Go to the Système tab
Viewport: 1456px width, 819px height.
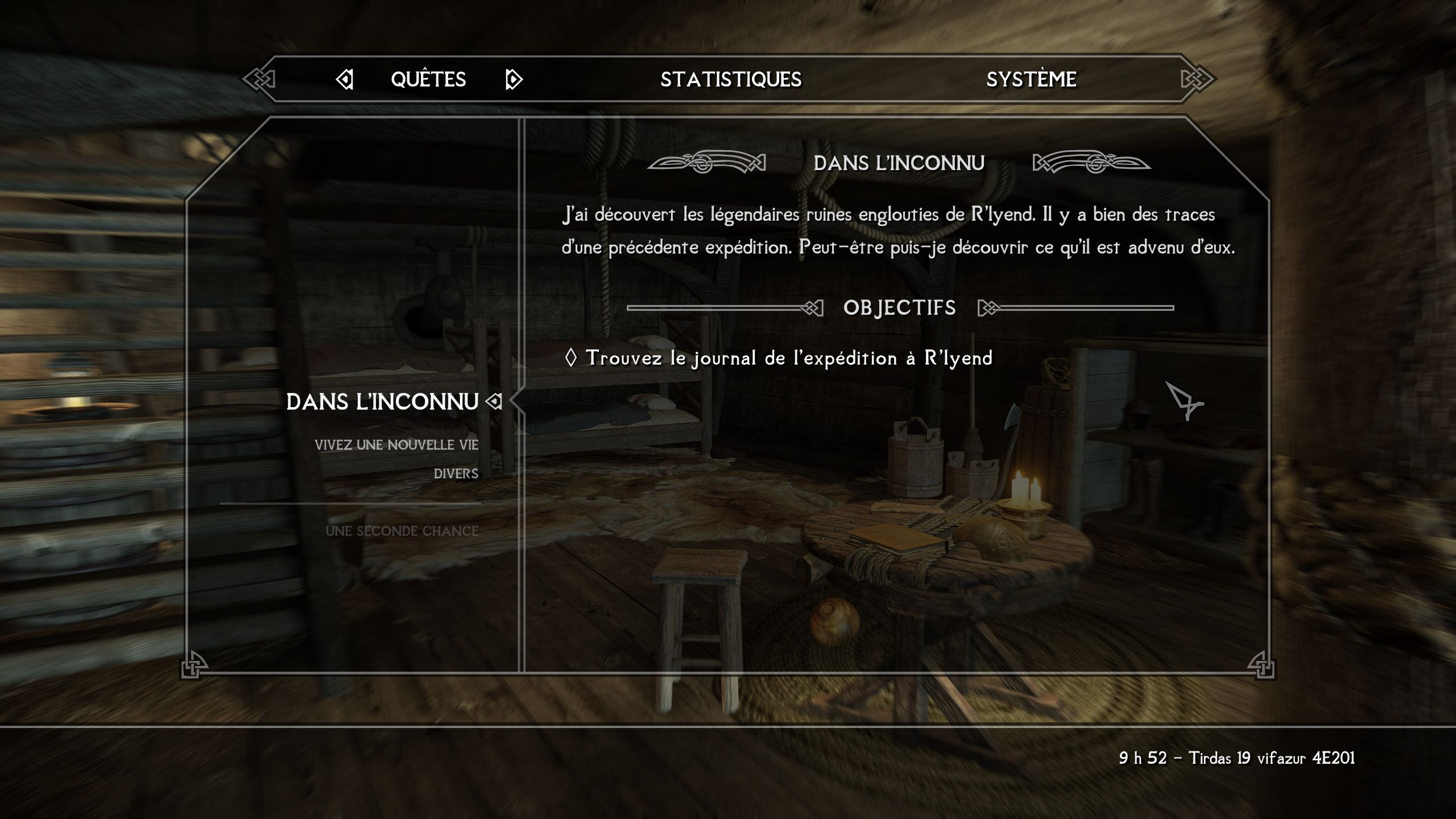pyautogui.click(x=1031, y=80)
